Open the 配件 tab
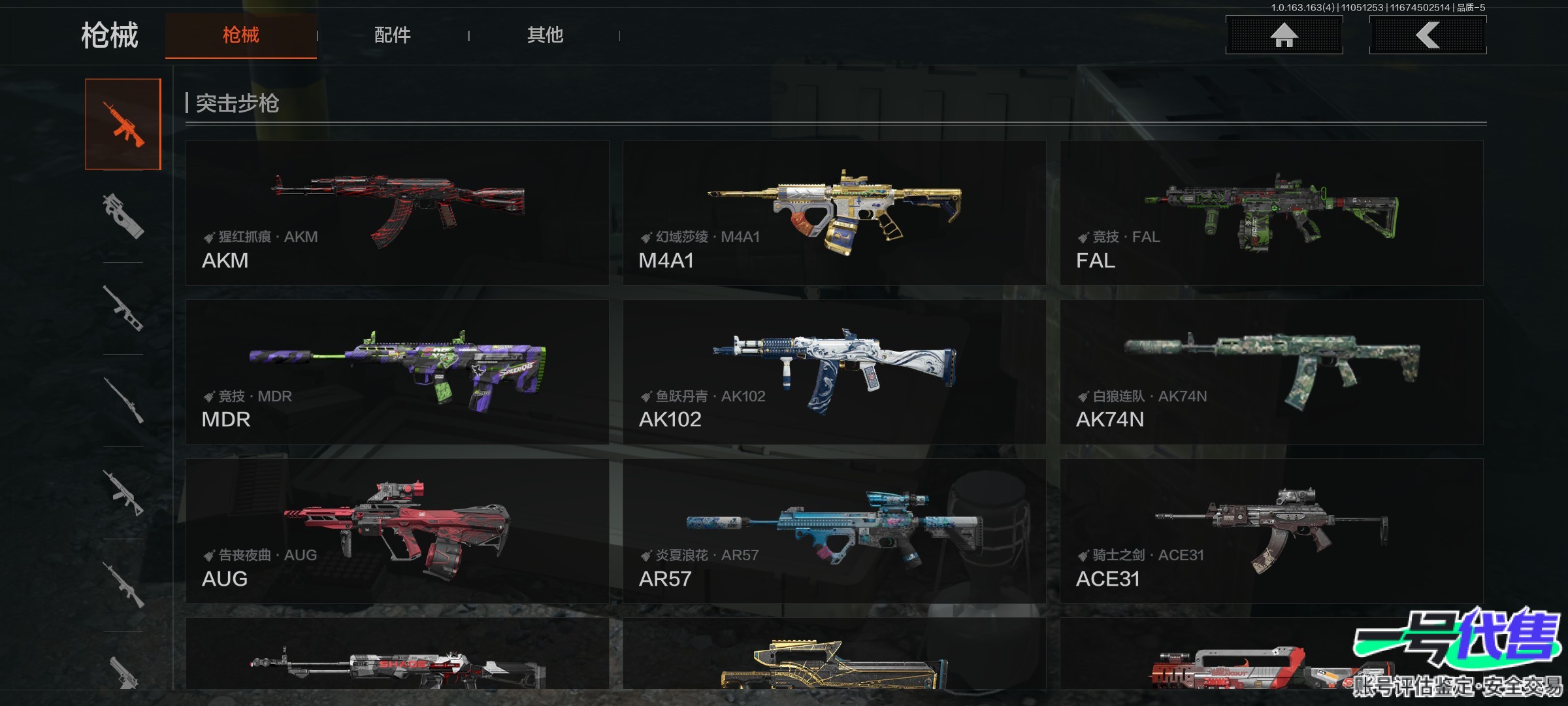 tap(392, 35)
